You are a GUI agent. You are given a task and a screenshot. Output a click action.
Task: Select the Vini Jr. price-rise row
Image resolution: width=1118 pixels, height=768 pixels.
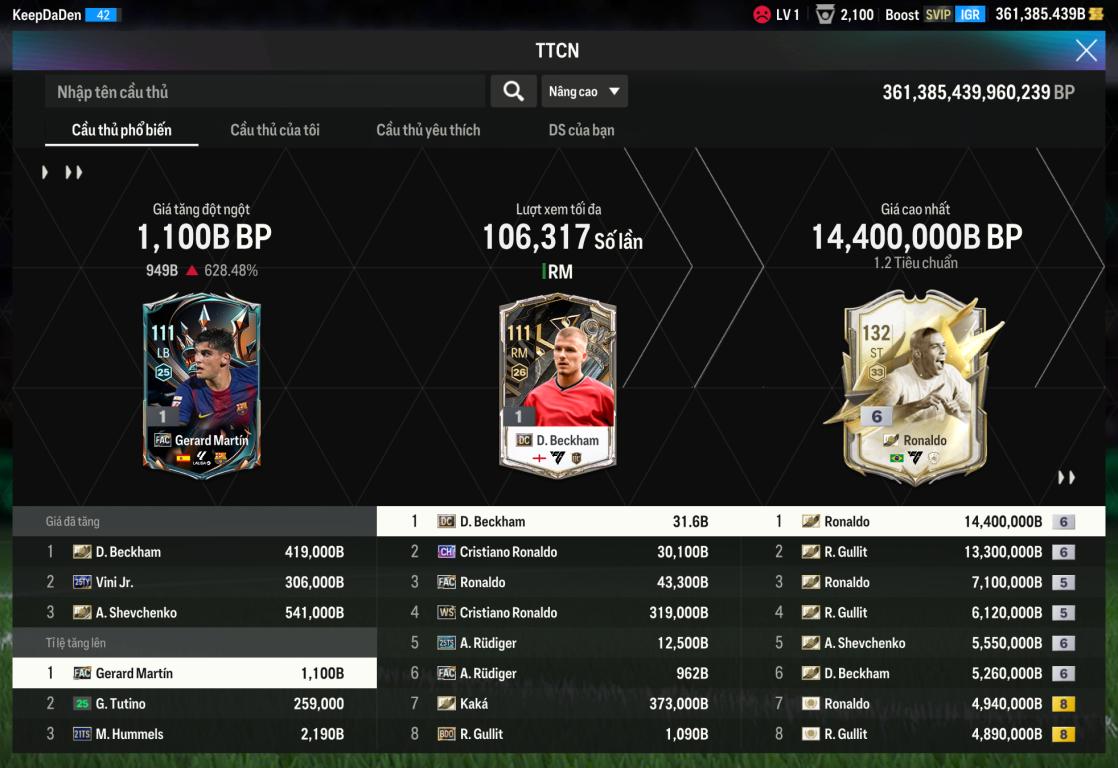pyautogui.click(x=194, y=582)
